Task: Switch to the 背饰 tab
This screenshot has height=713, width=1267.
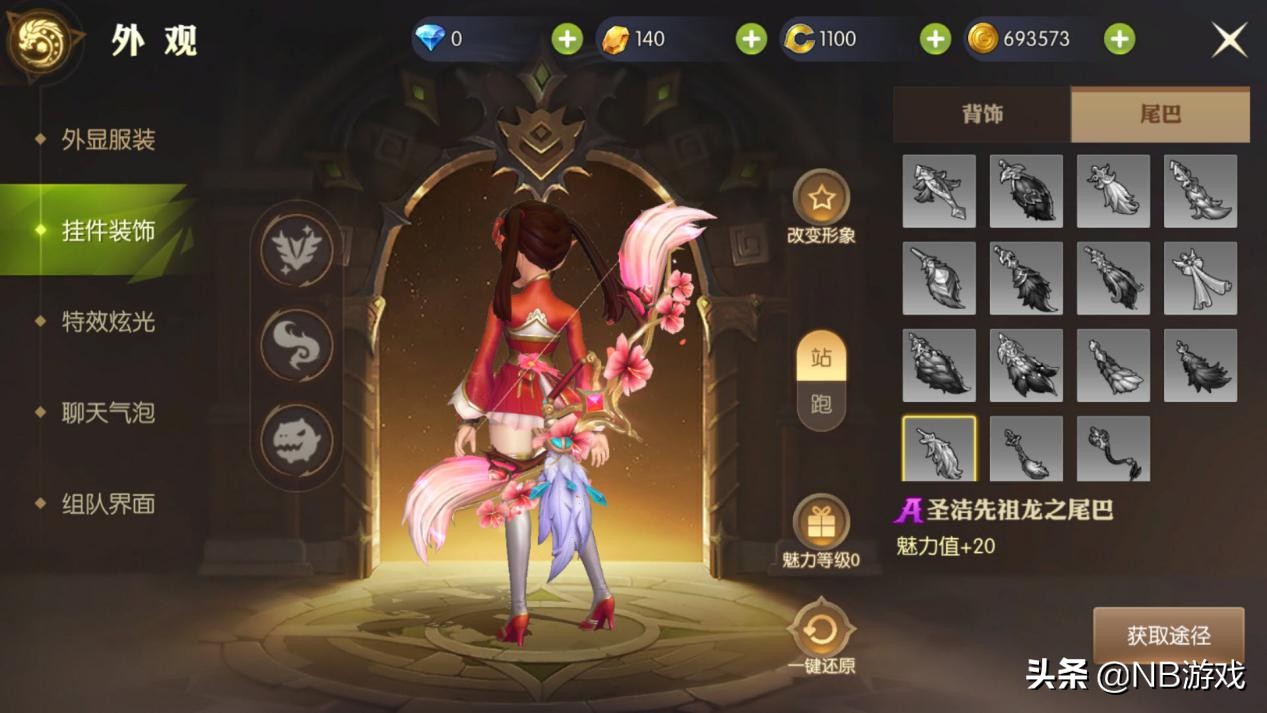Action: coord(982,114)
